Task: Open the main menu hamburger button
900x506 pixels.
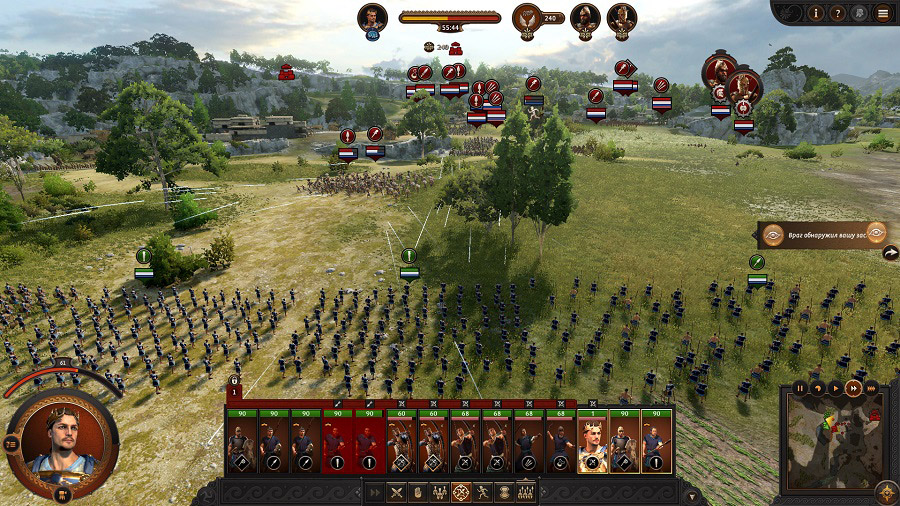Action: (x=882, y=13)
